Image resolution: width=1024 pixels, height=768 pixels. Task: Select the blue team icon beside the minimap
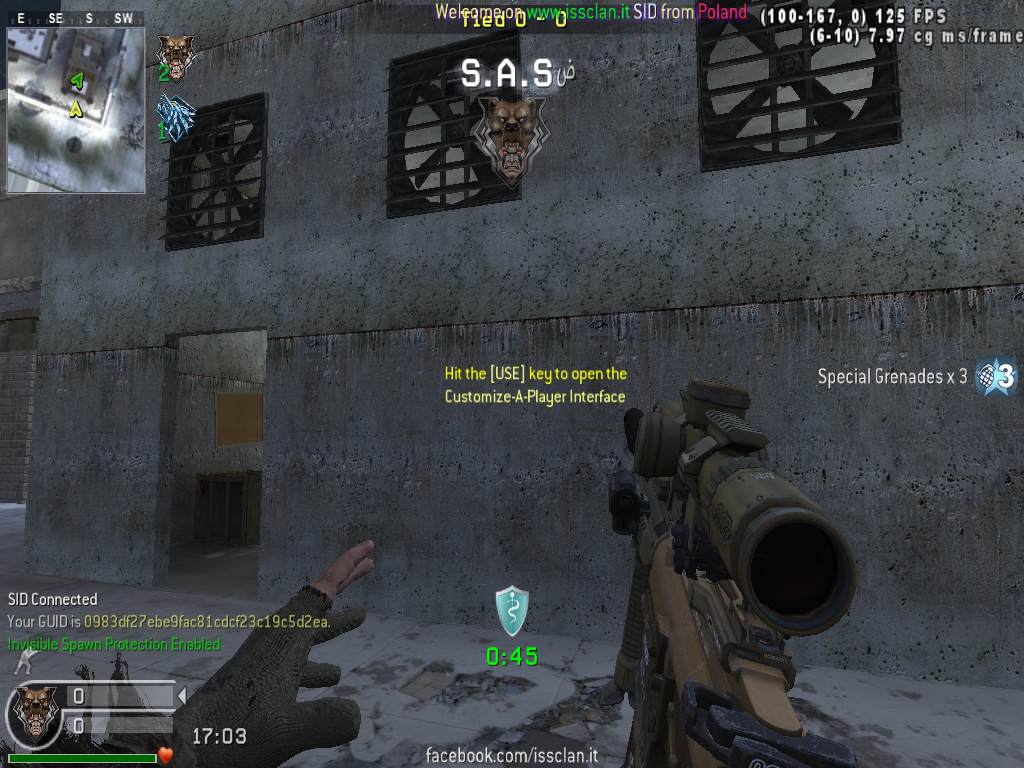176,119
